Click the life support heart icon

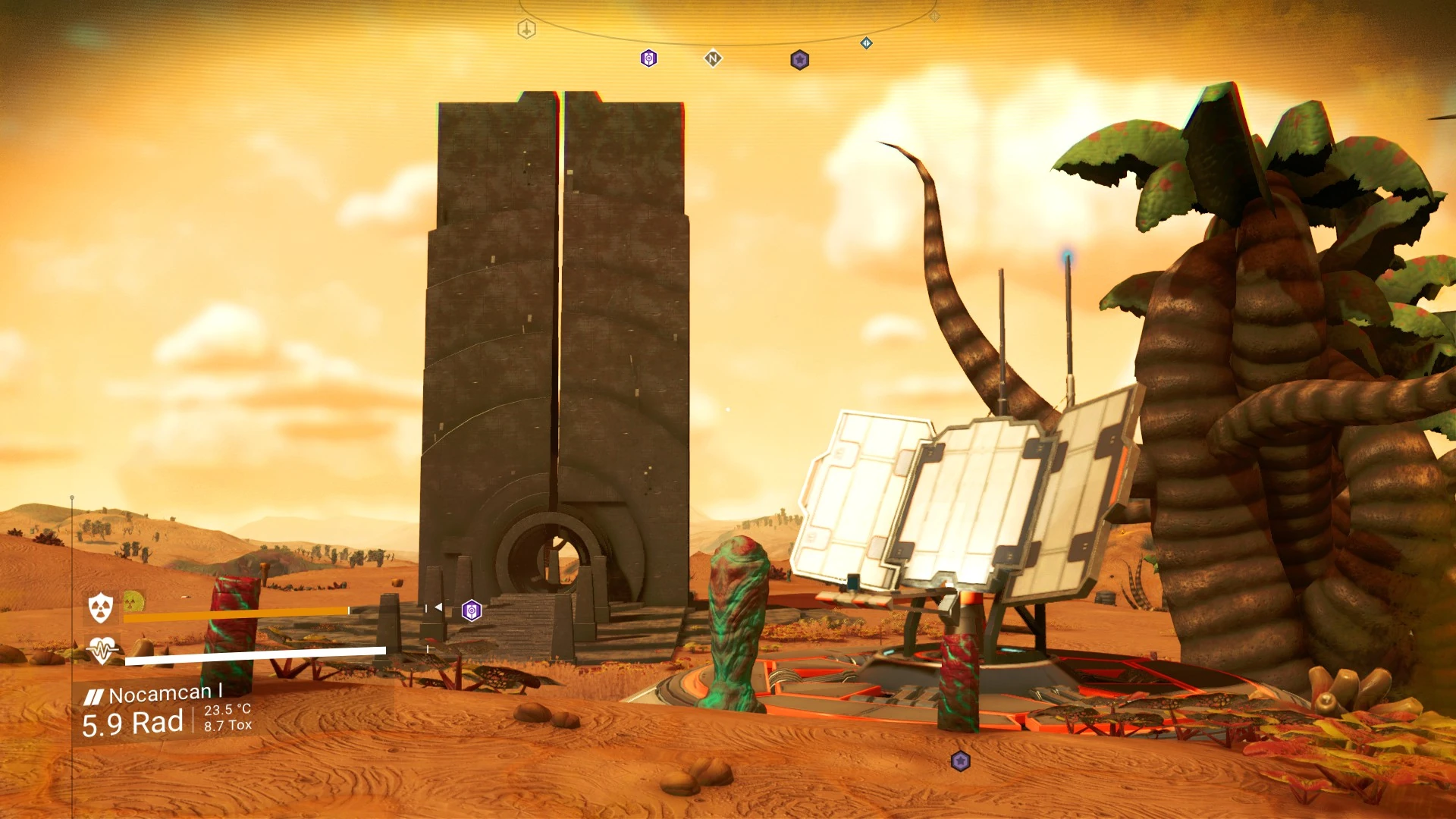click(x=102, y=650)
